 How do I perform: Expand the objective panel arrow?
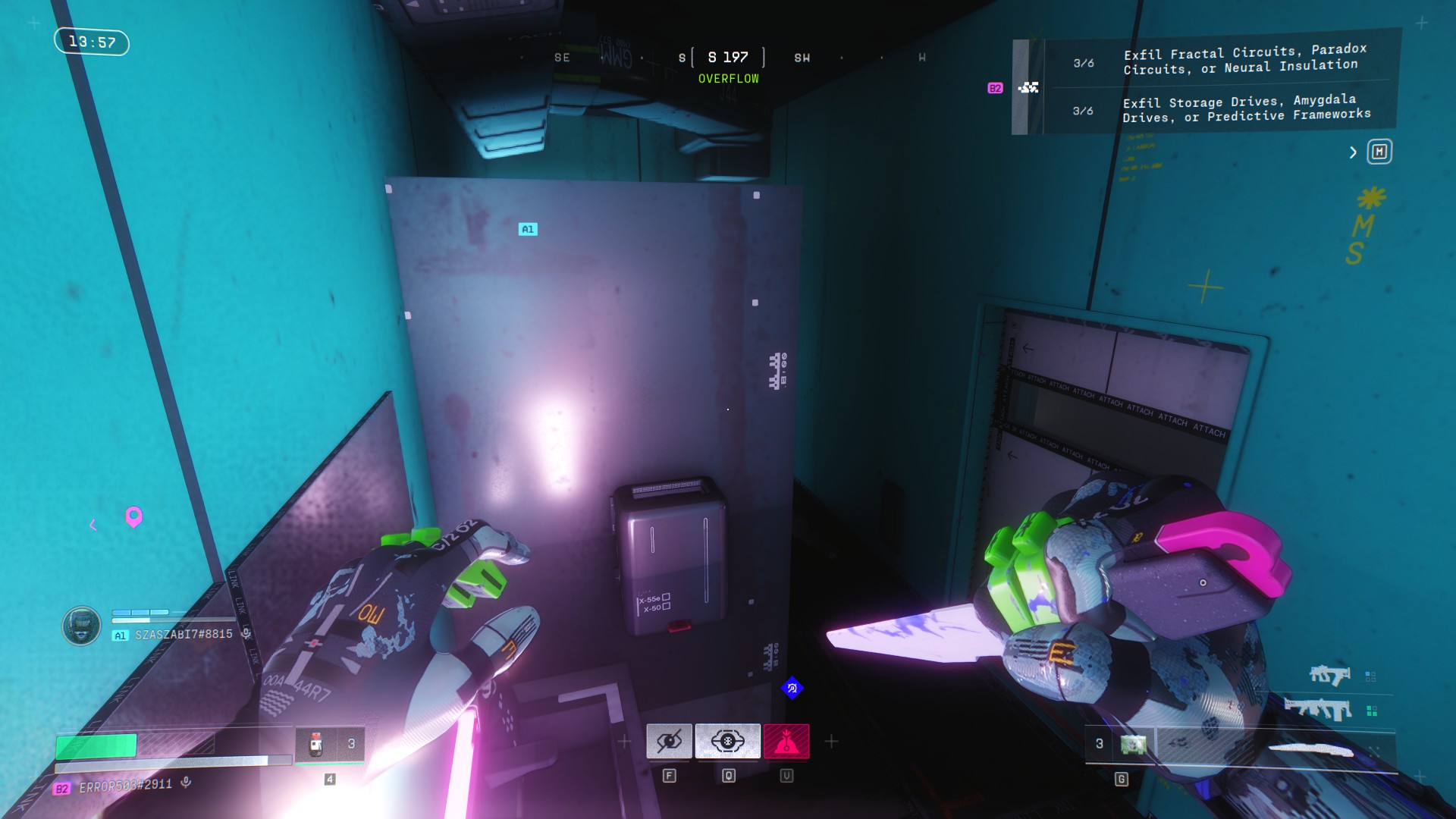tap(1353, 152)
